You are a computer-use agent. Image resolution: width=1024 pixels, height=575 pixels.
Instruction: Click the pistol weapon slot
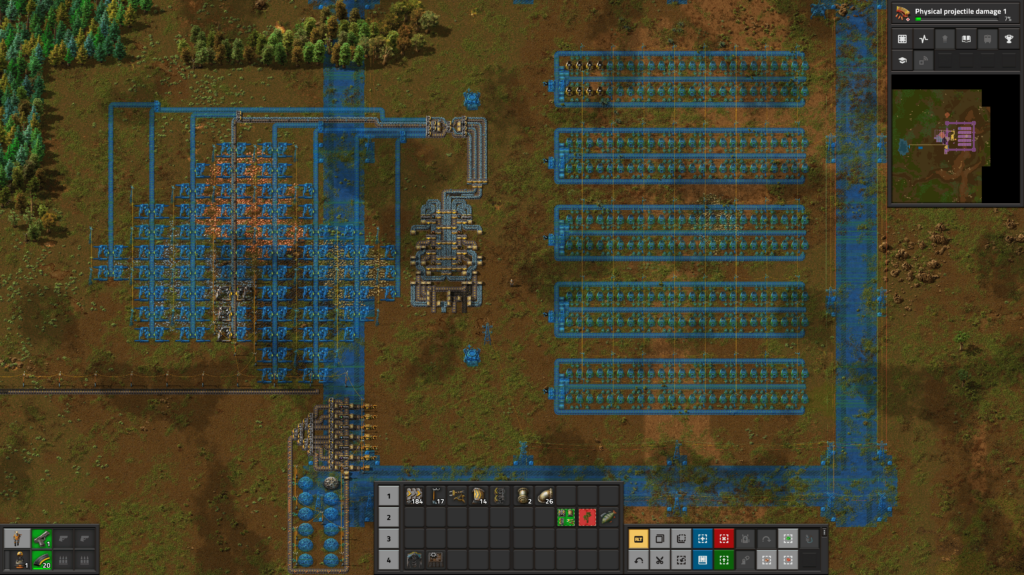pos(41,539)
